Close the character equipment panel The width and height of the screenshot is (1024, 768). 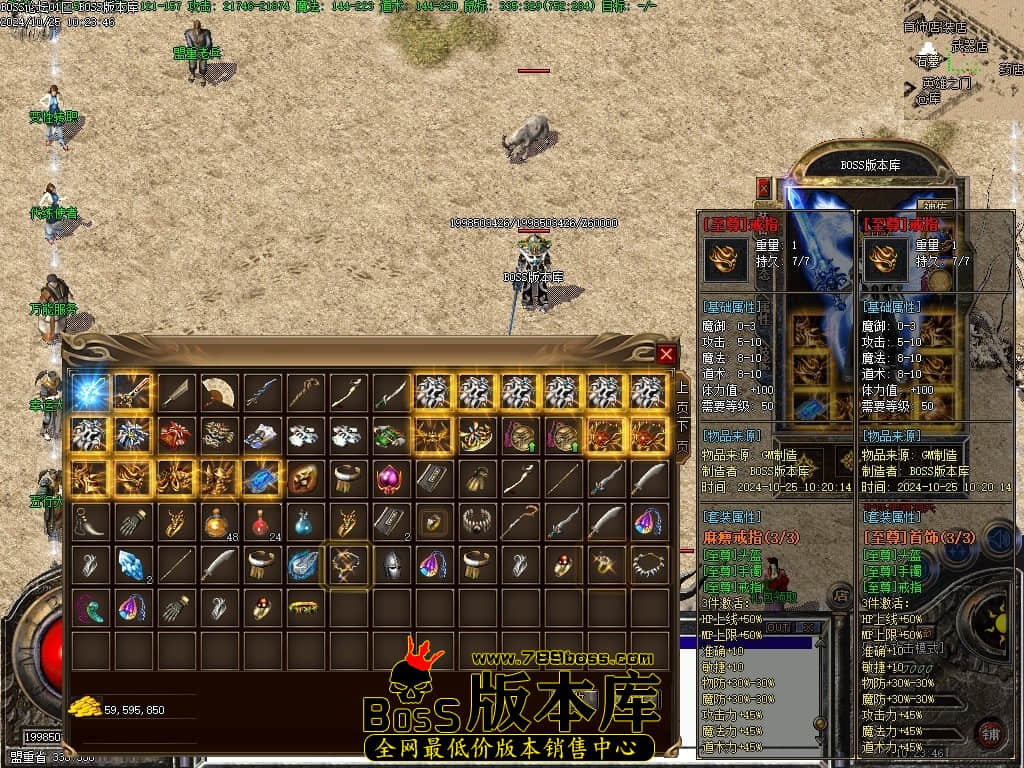(x=764, y=187)
